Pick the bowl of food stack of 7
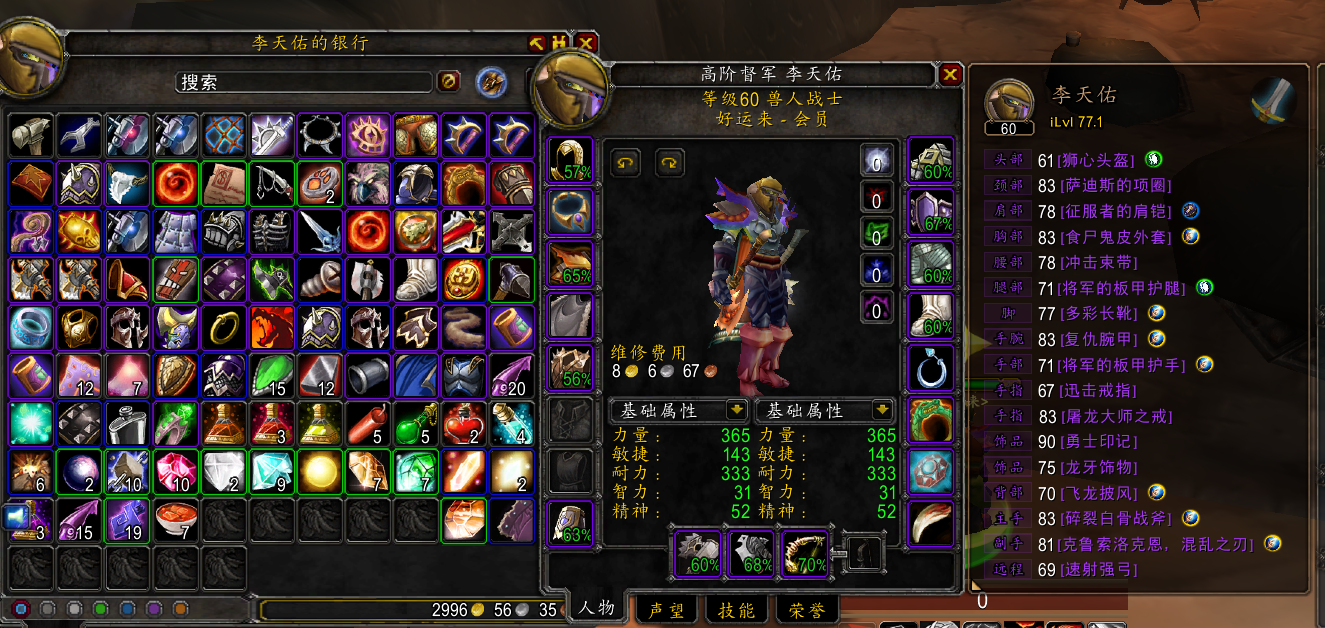Image resolution: width=1325 pixels, height=628 pixels. tap(174, 519)
